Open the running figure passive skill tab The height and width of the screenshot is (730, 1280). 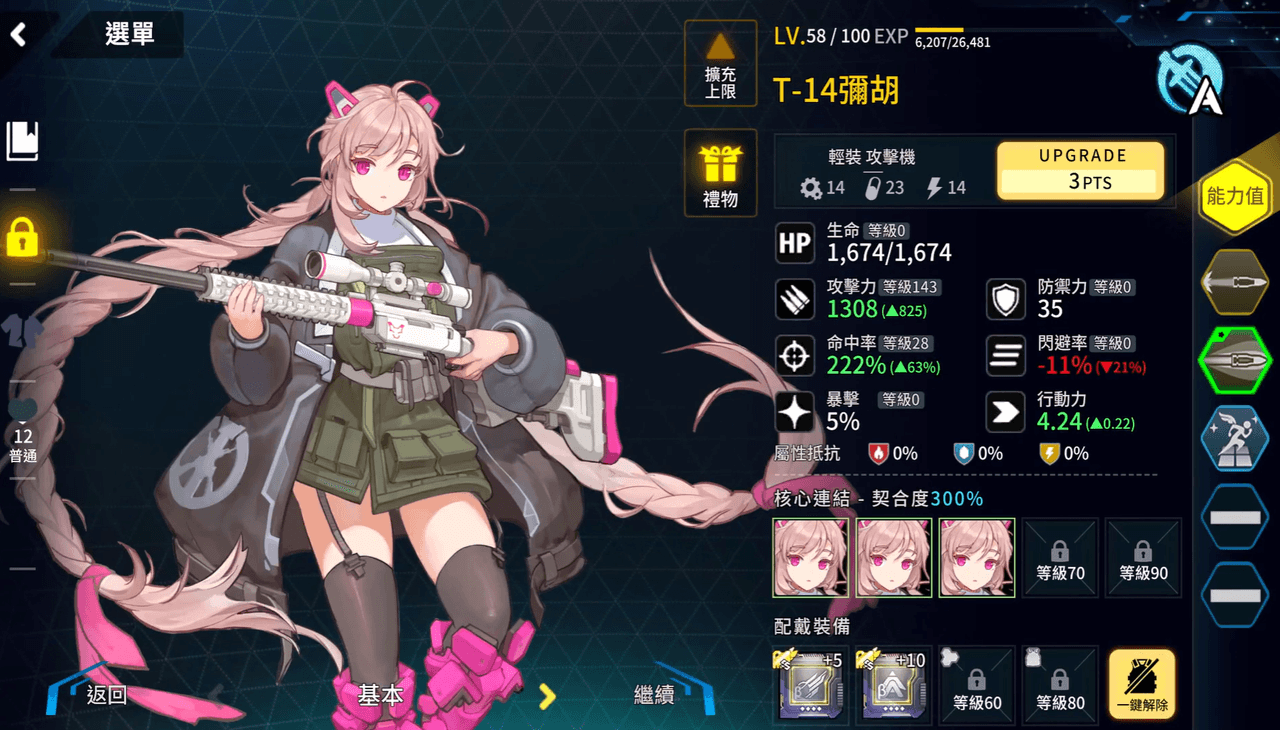(x=1235, y=438)
